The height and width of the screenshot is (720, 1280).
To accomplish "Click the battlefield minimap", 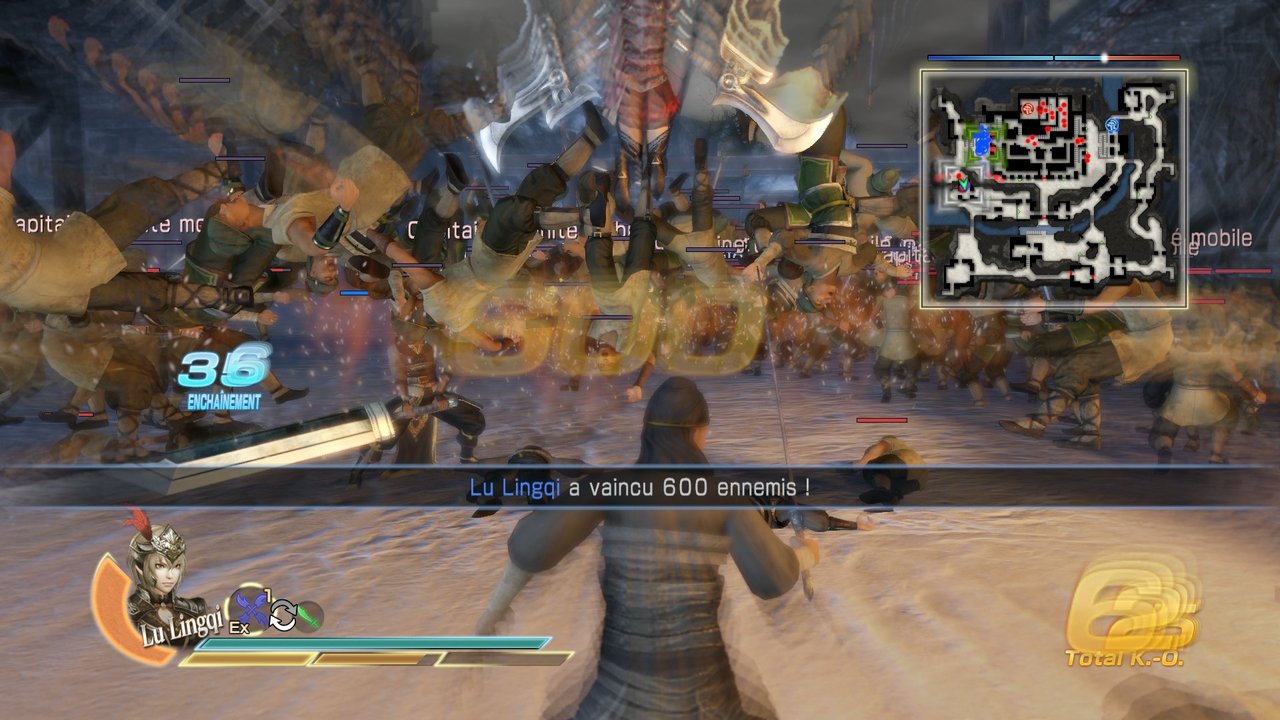I will 1053,188.
